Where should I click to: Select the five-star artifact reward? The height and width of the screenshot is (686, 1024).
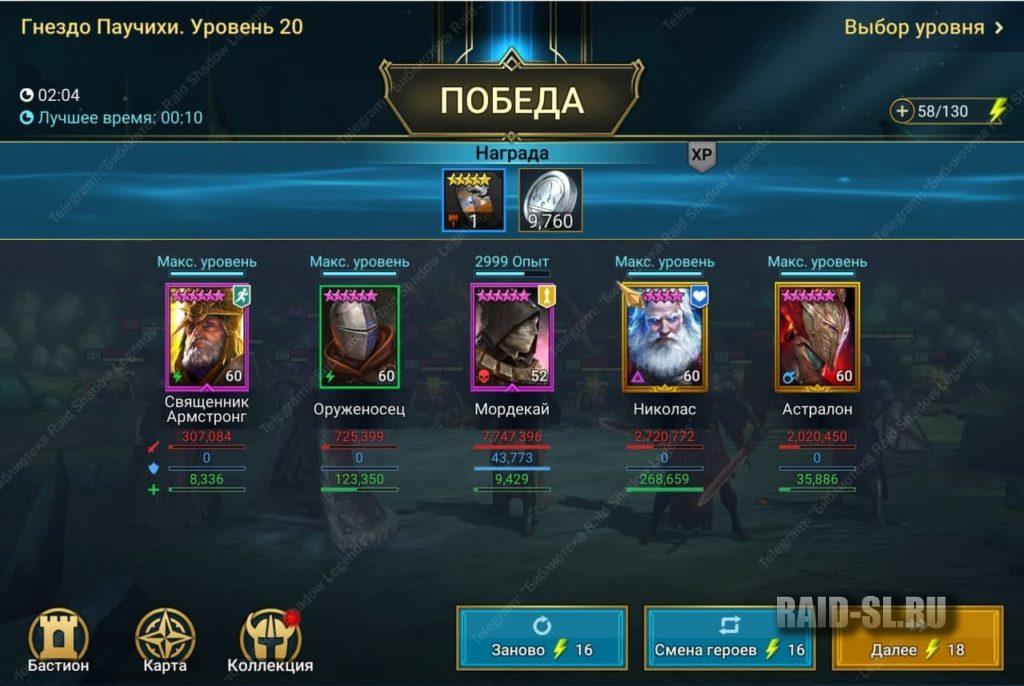(474, 200)
